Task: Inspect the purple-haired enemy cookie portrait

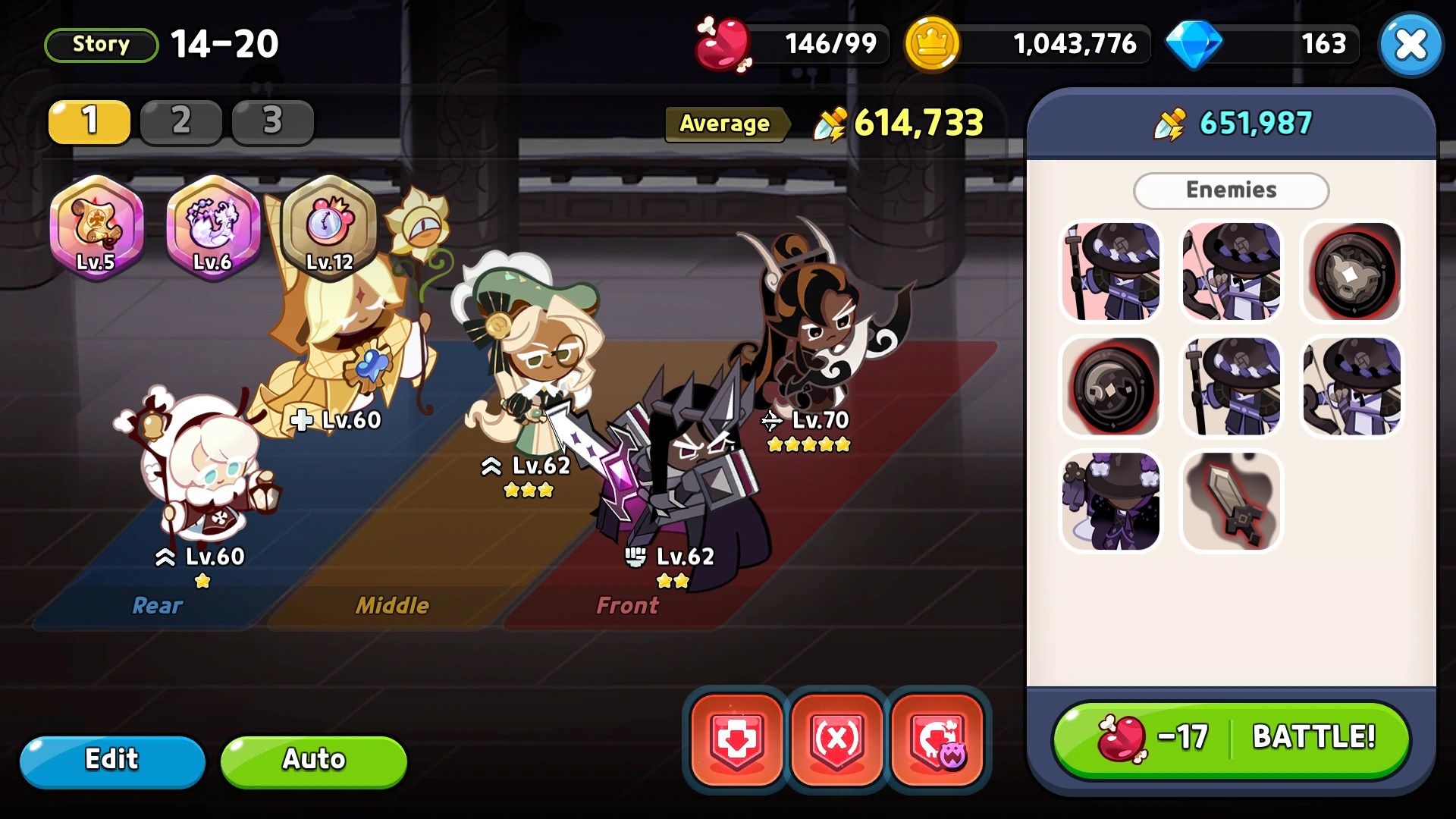Action: click(1112, 501)
